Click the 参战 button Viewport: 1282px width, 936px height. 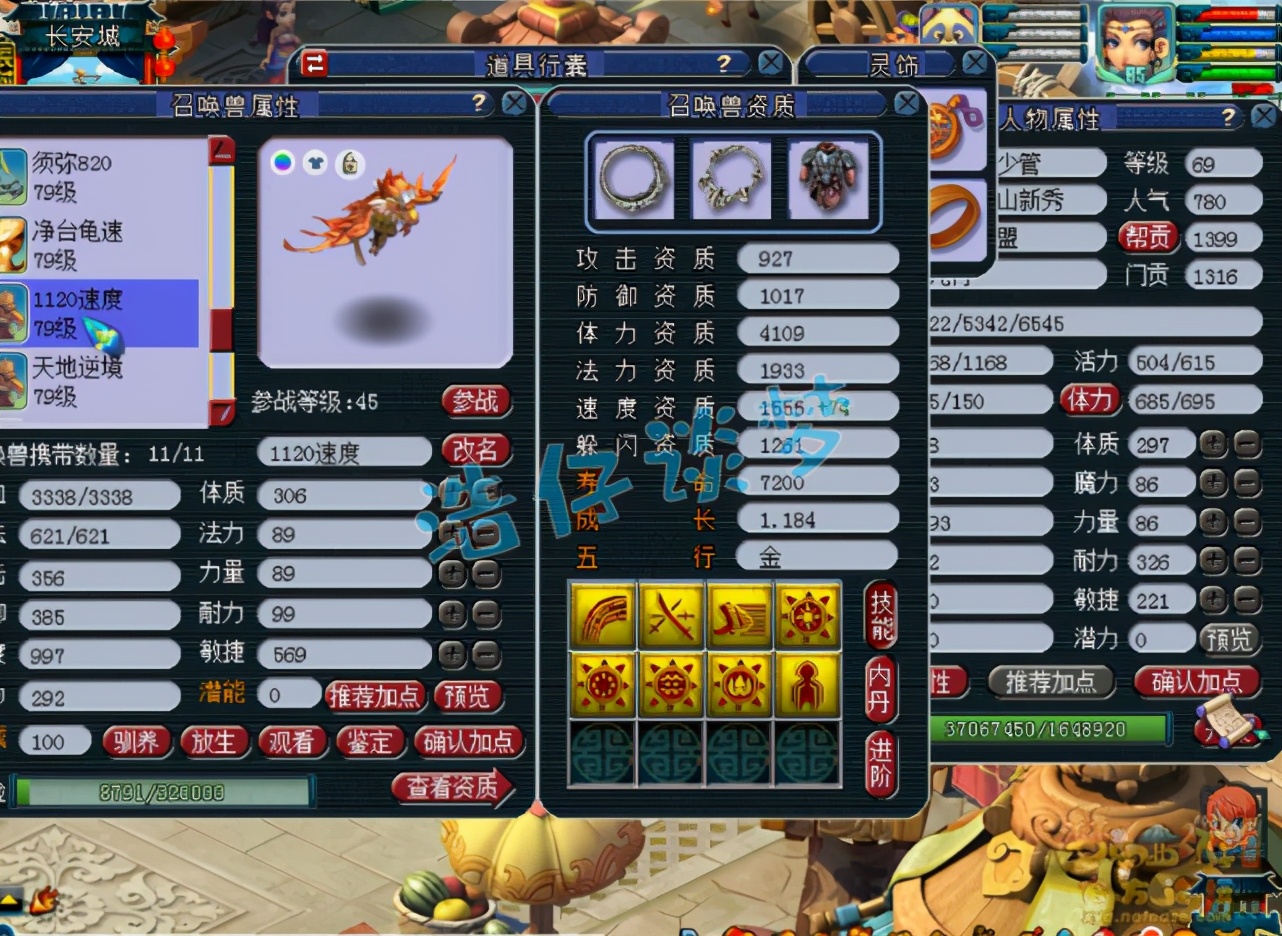tap(475, 402)
